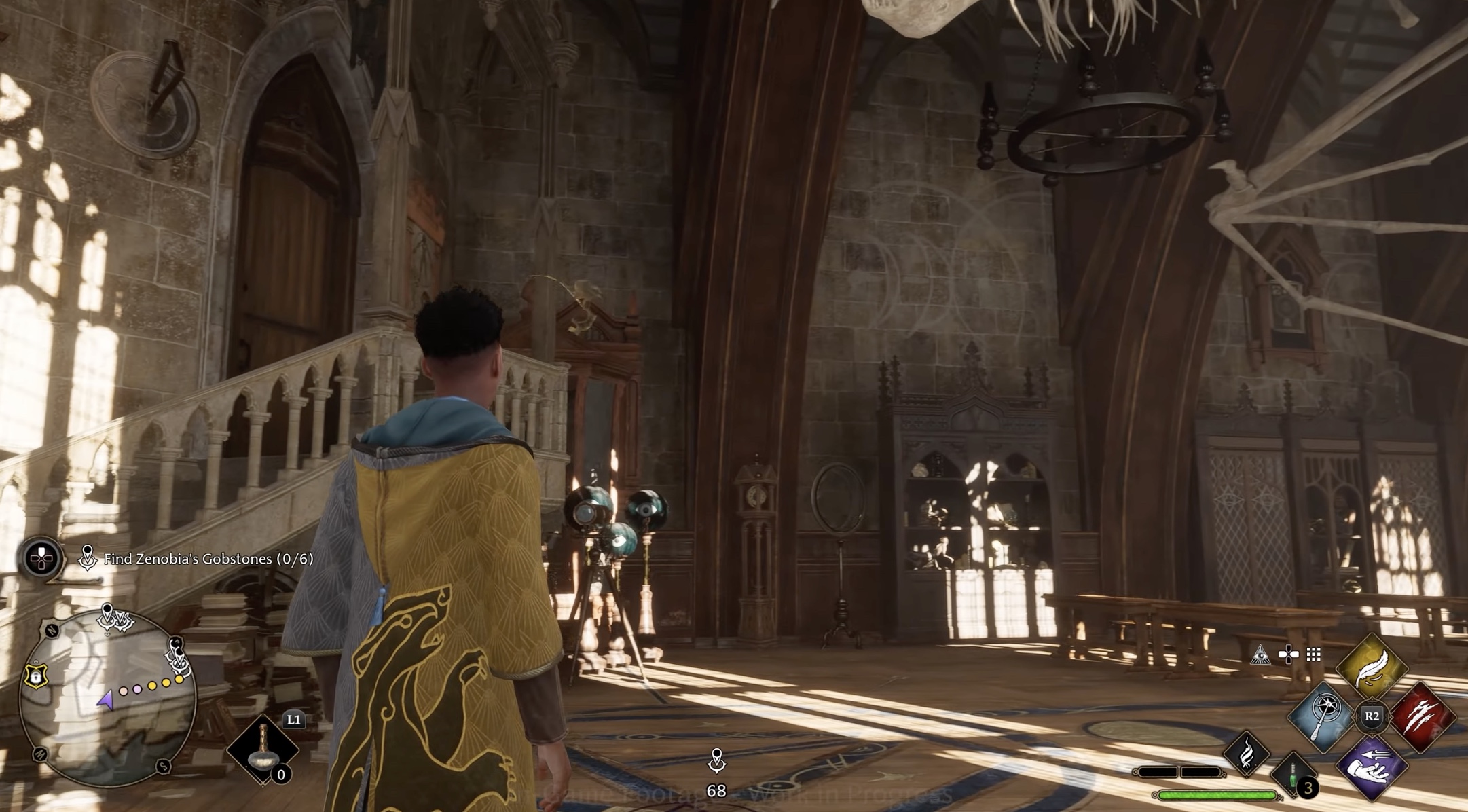This screenshot has width=1468, height=812.
Task: Toggle the d-pad indicator near the spell wheel
Action: point(1287,652)
